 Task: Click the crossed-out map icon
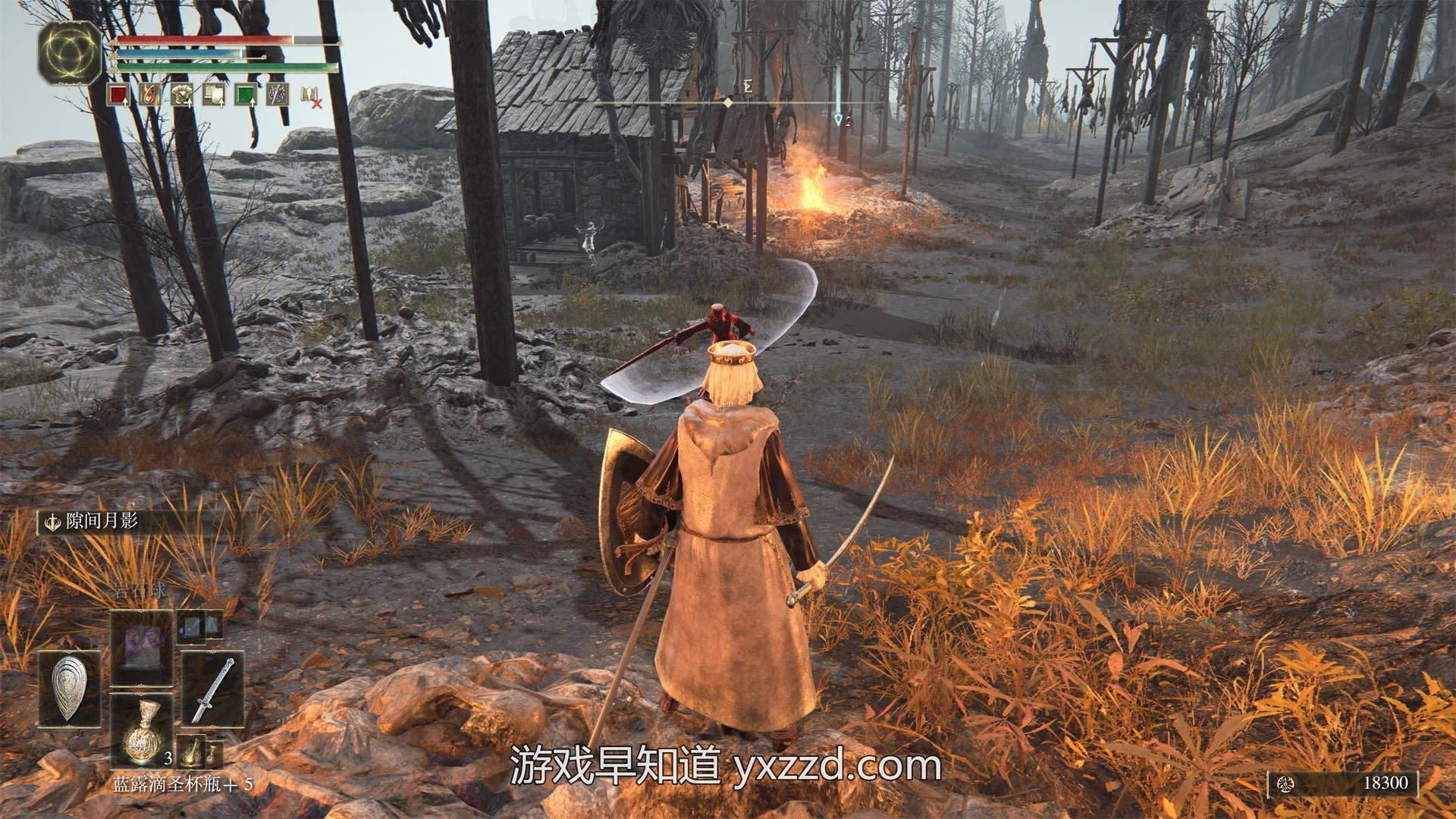pos(311,96)
